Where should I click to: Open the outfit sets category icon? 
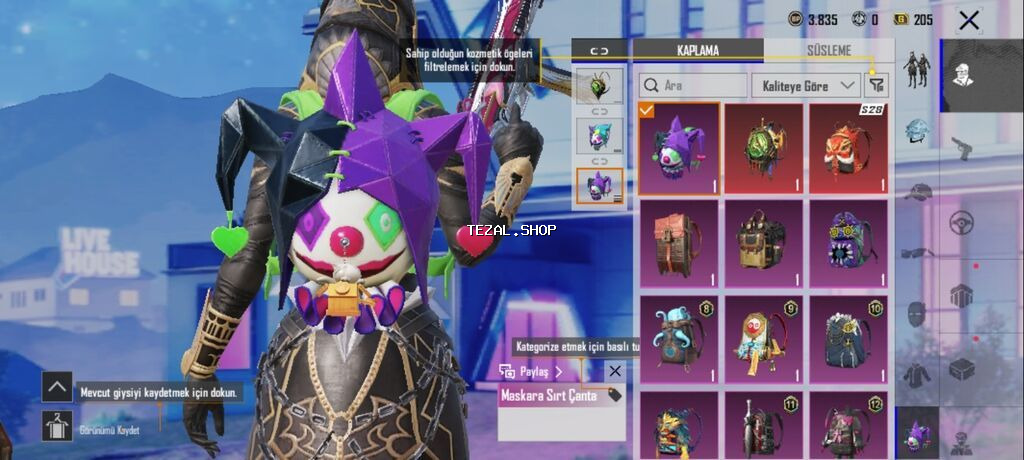[917, 68]
